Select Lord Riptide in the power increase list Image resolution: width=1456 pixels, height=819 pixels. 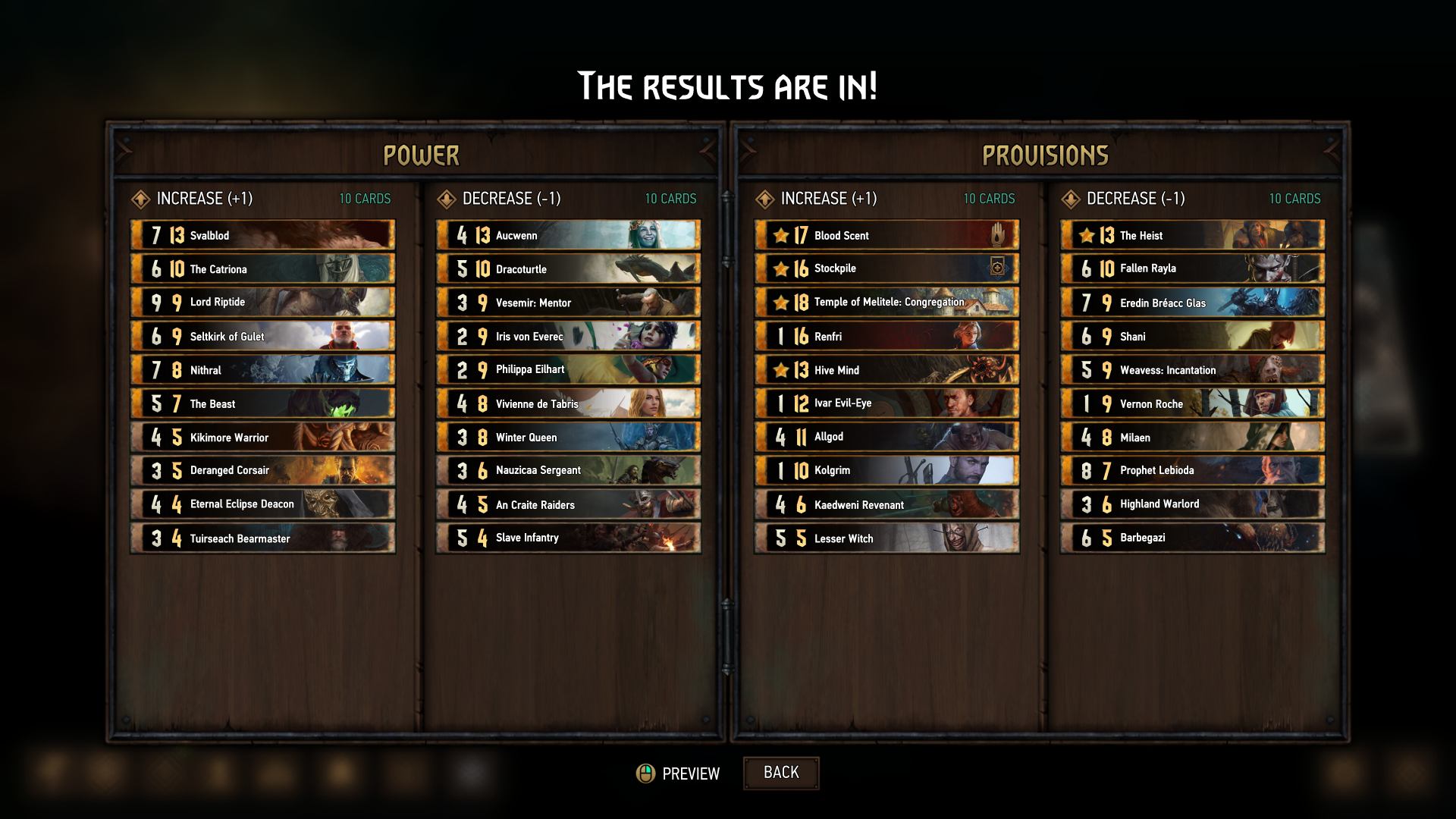pyautogui.click(x=262, y=302)
